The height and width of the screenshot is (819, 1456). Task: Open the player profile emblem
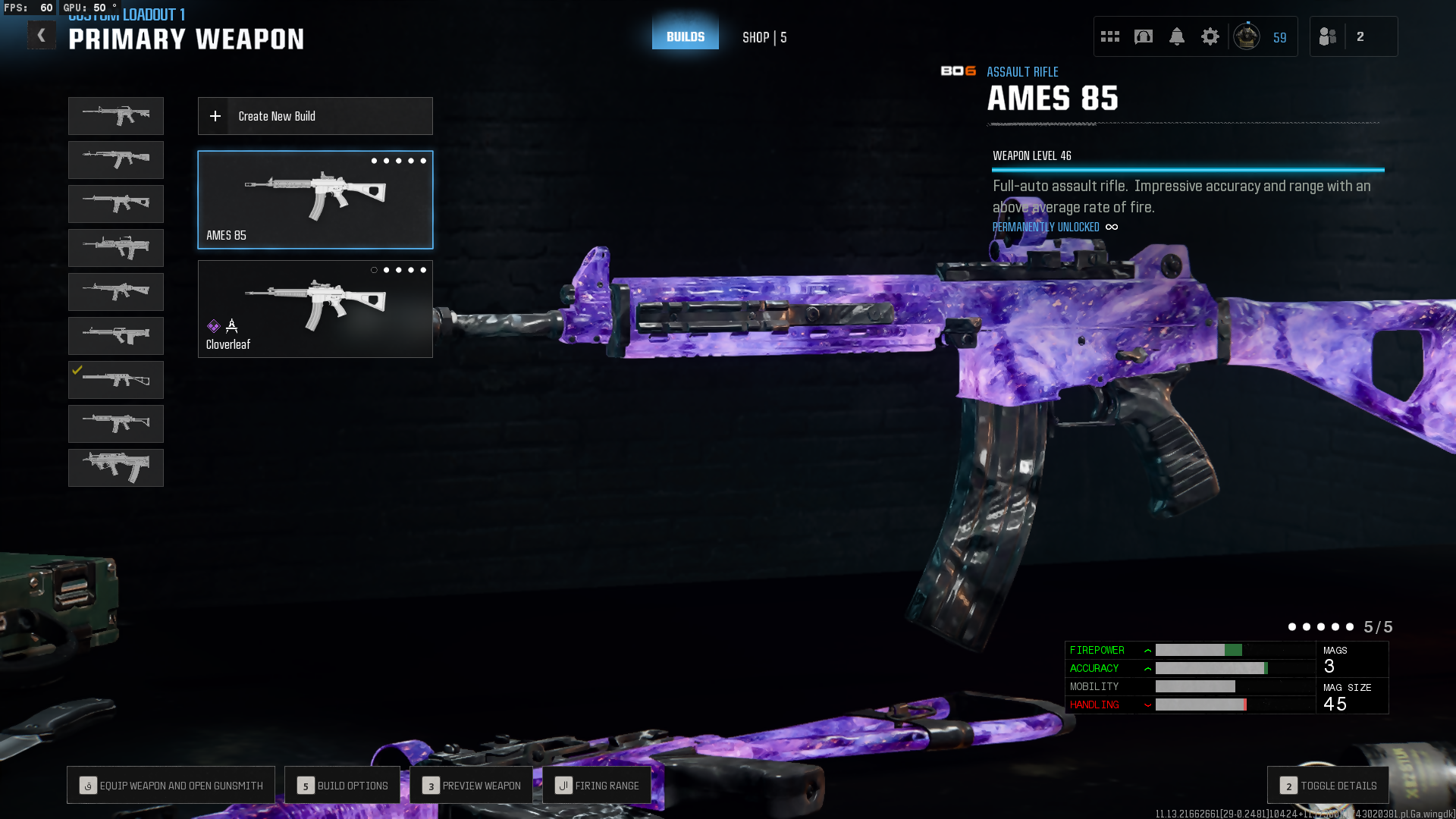[1246, 36]
